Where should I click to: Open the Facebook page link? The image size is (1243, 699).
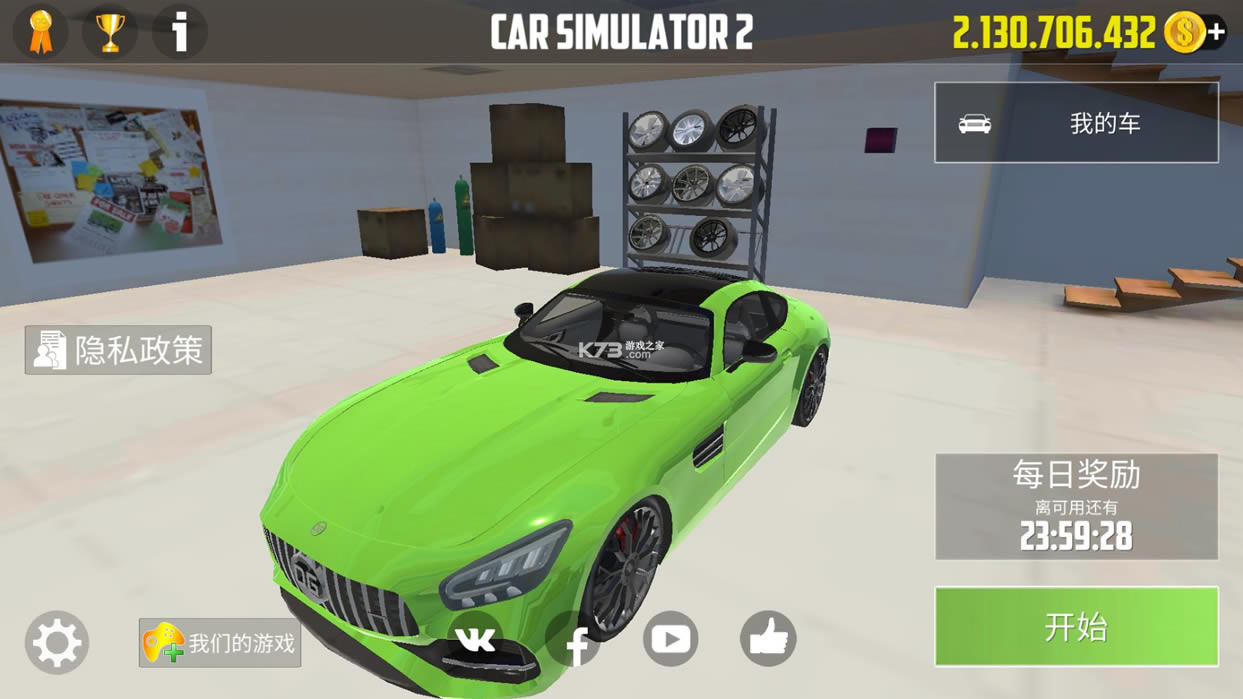tap(574, 642)
